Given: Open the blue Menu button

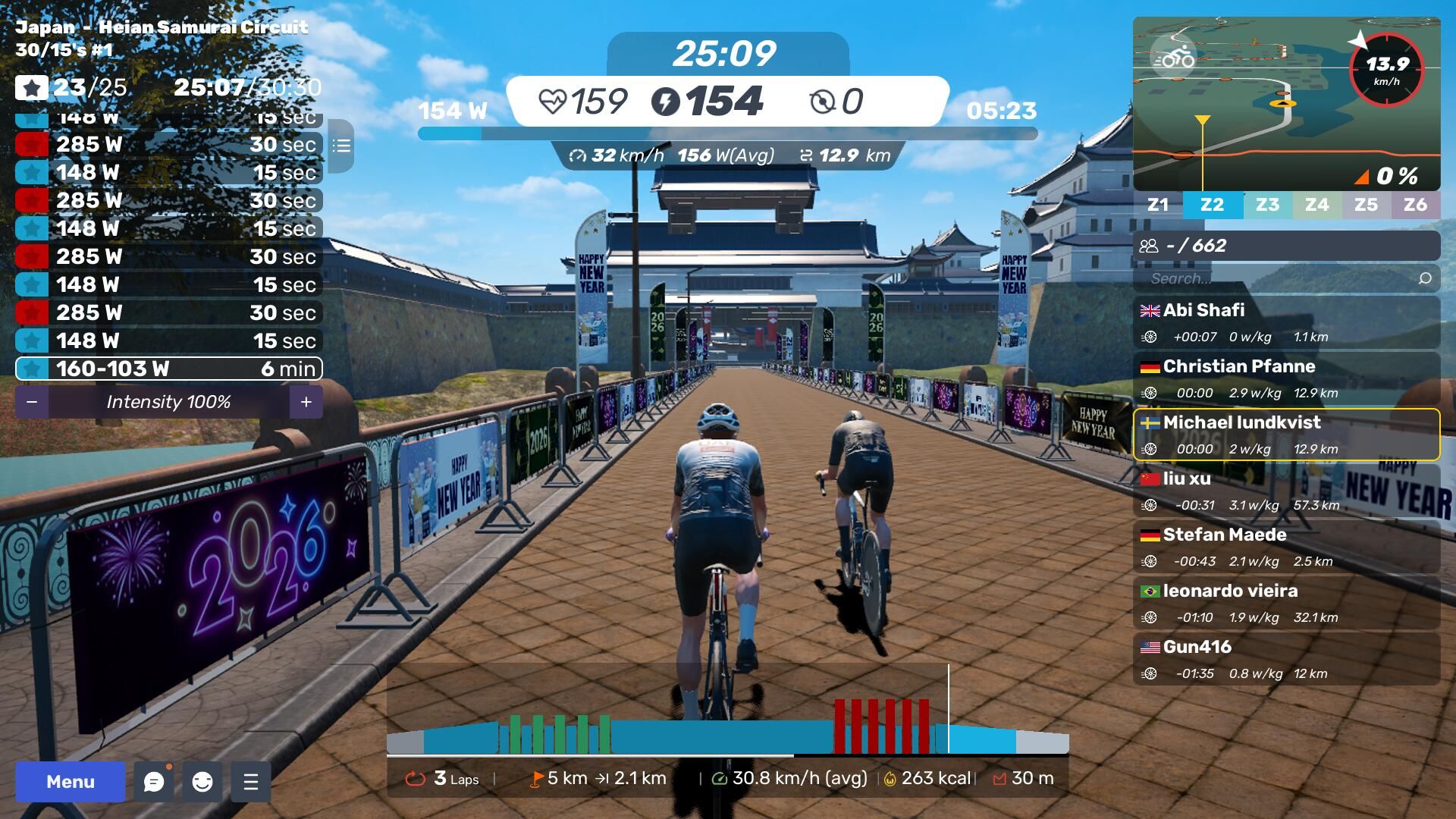Looking at the screenshot, I should 70,782.
